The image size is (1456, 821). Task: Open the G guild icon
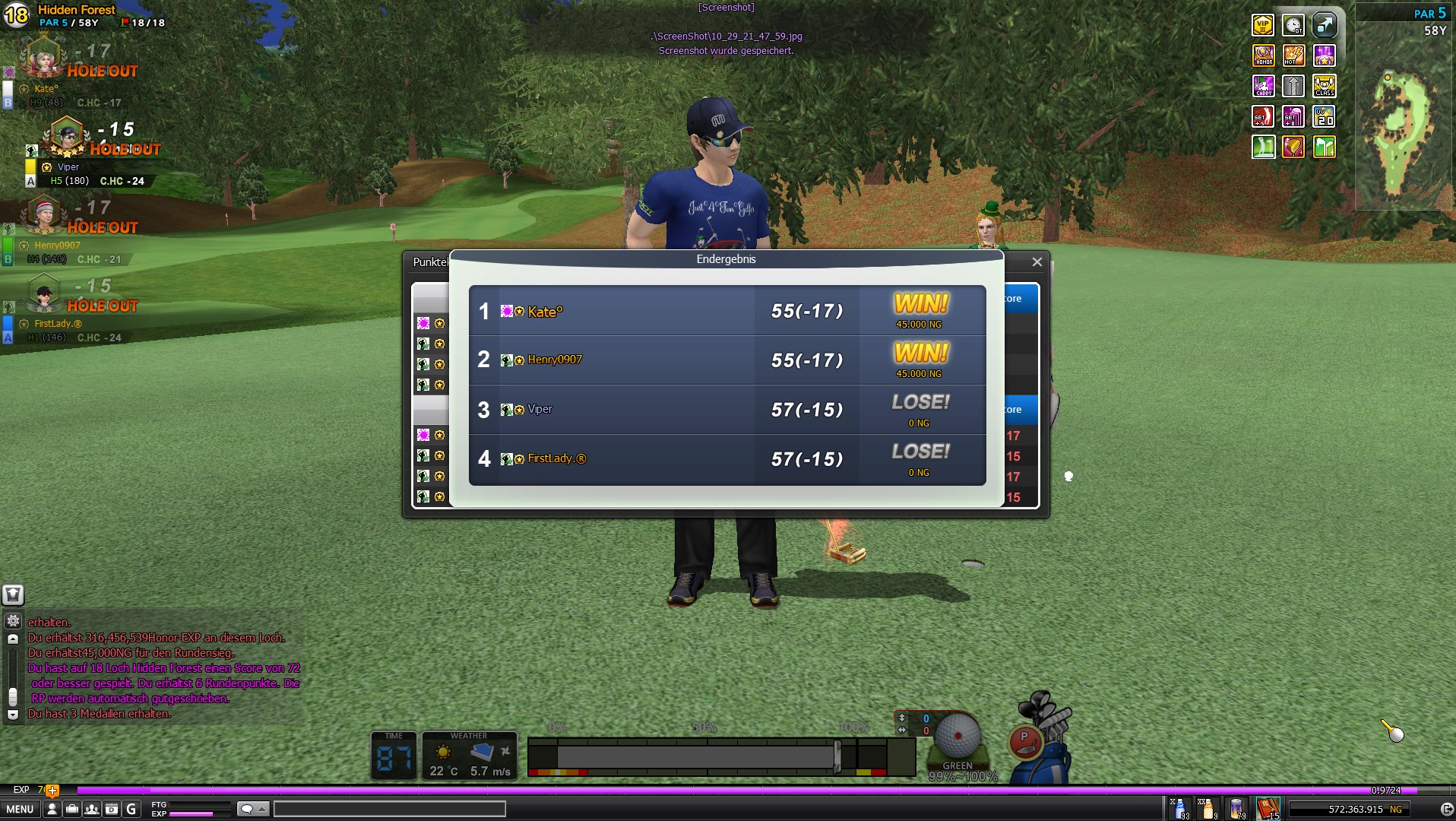point(131,809)
